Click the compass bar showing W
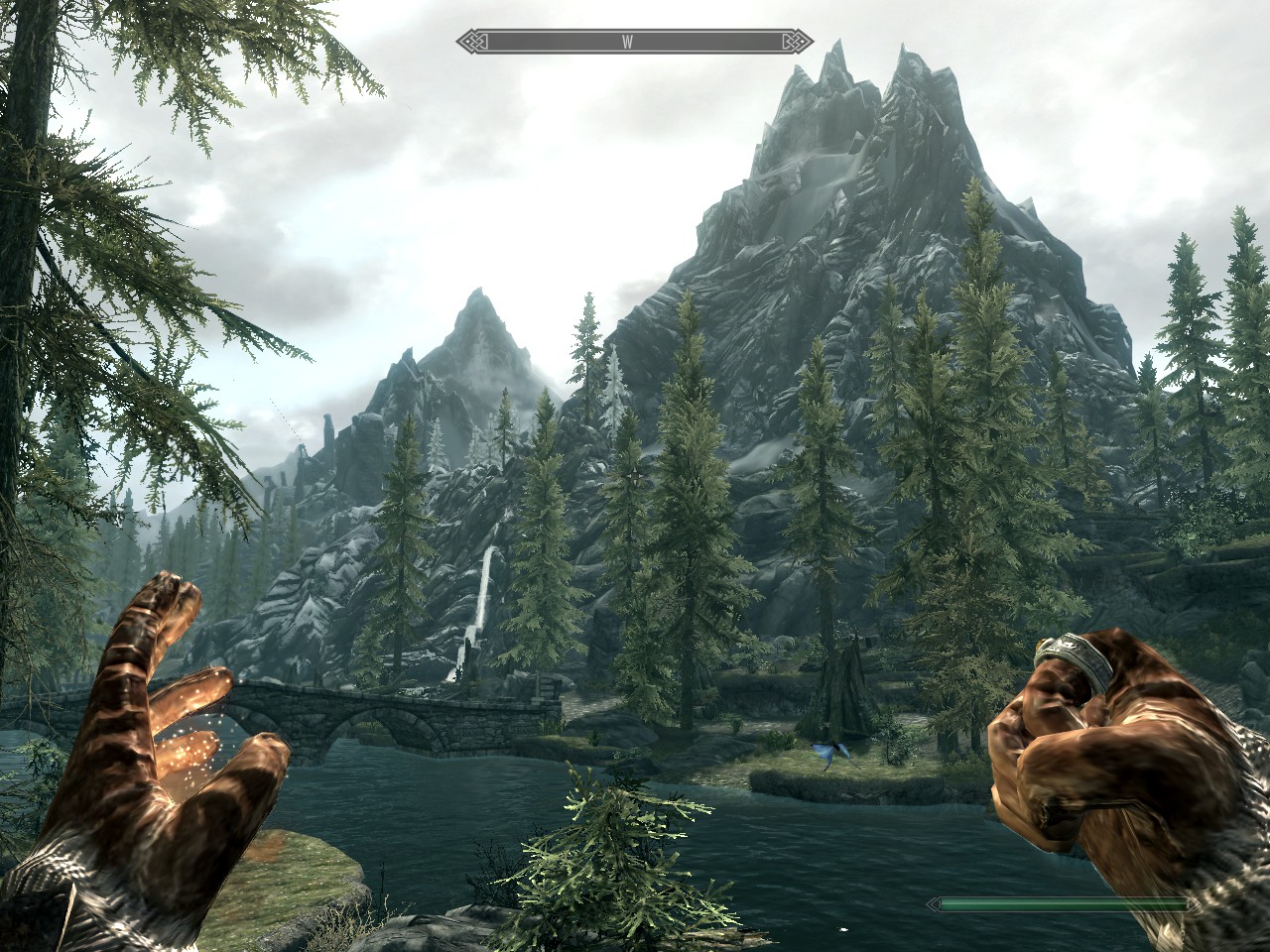The height and width of the screenshot is (952, 1270). pyautogui.click(x=635, y=42)
